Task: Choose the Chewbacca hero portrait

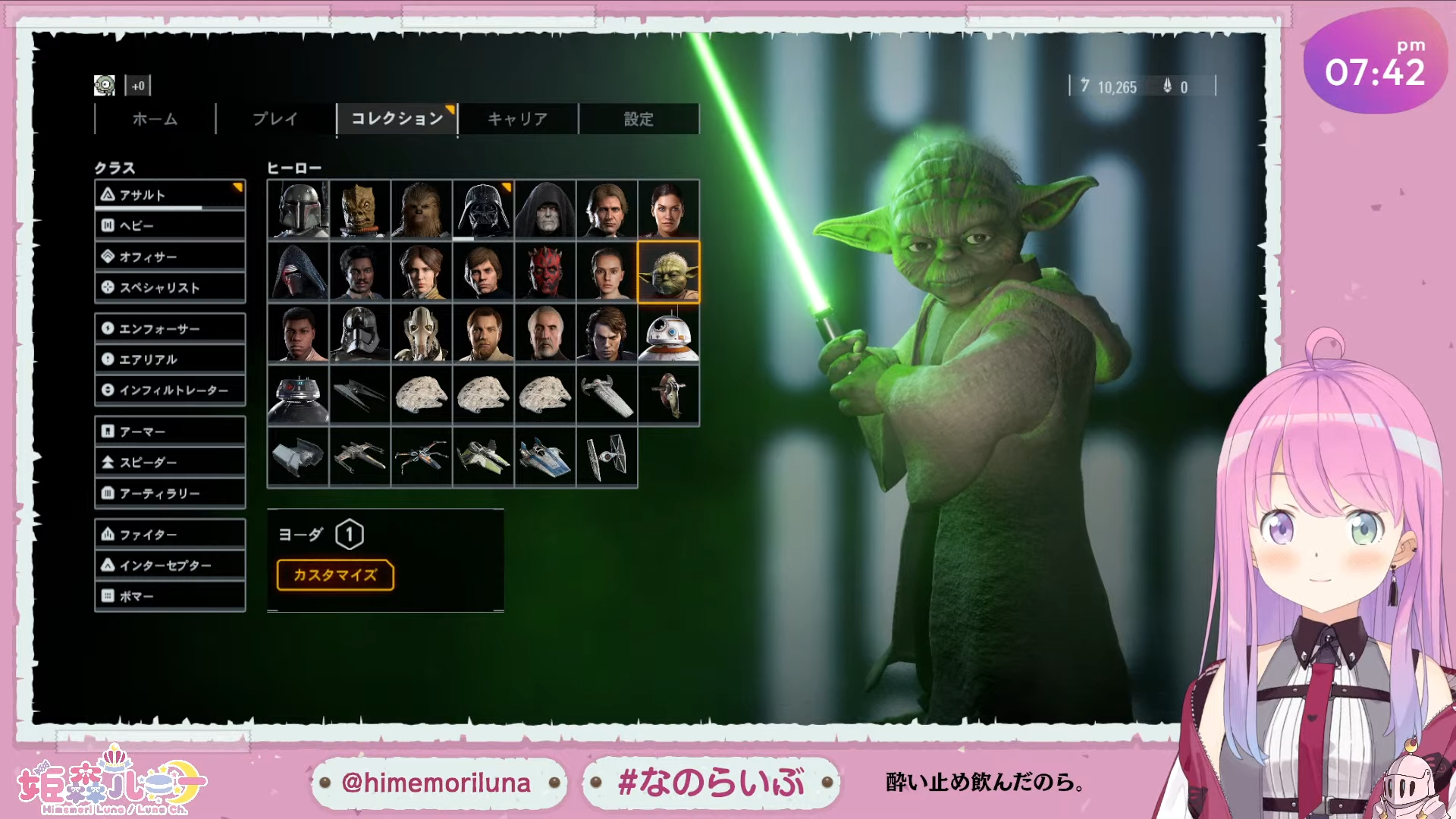Action: pyautogui.click(x=422, y=209)
